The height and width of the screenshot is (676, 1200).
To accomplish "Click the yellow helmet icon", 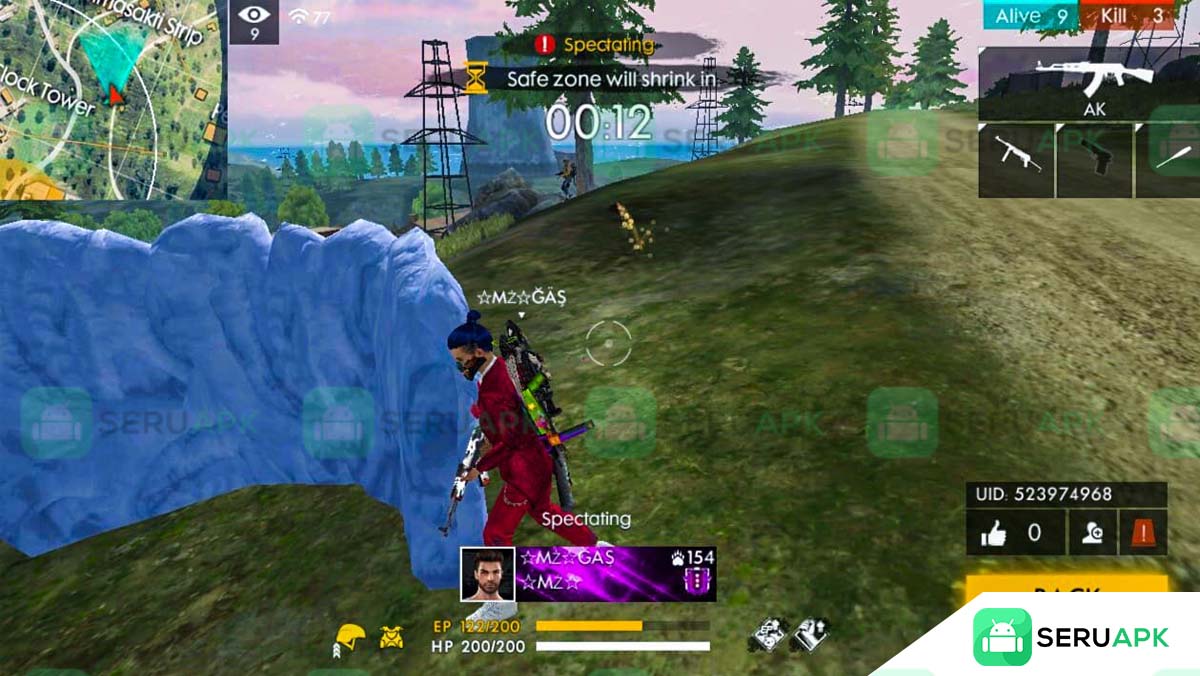I will pyautogui.click(x=349, y=636).
